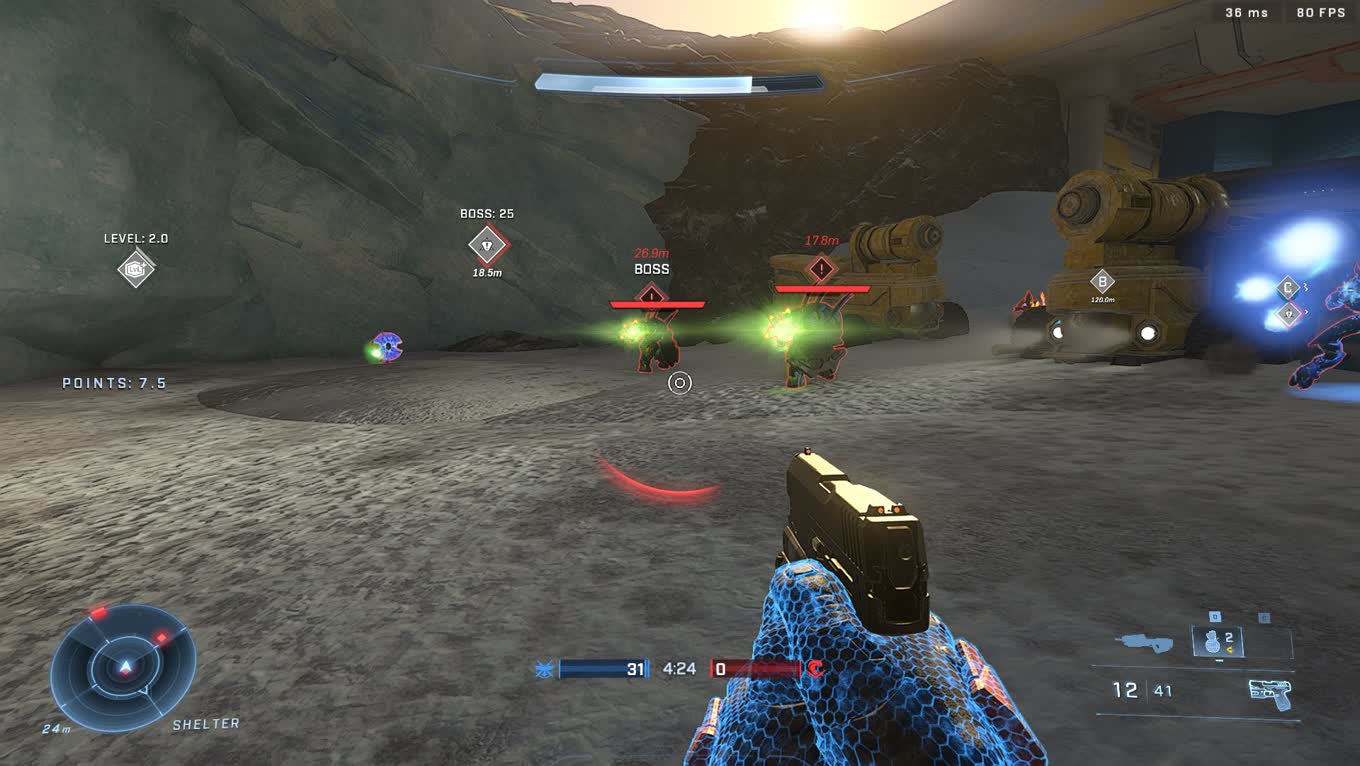The image size is (1360, 766).
Task: Select the grenade slot showing 2
Action: 1217,642
